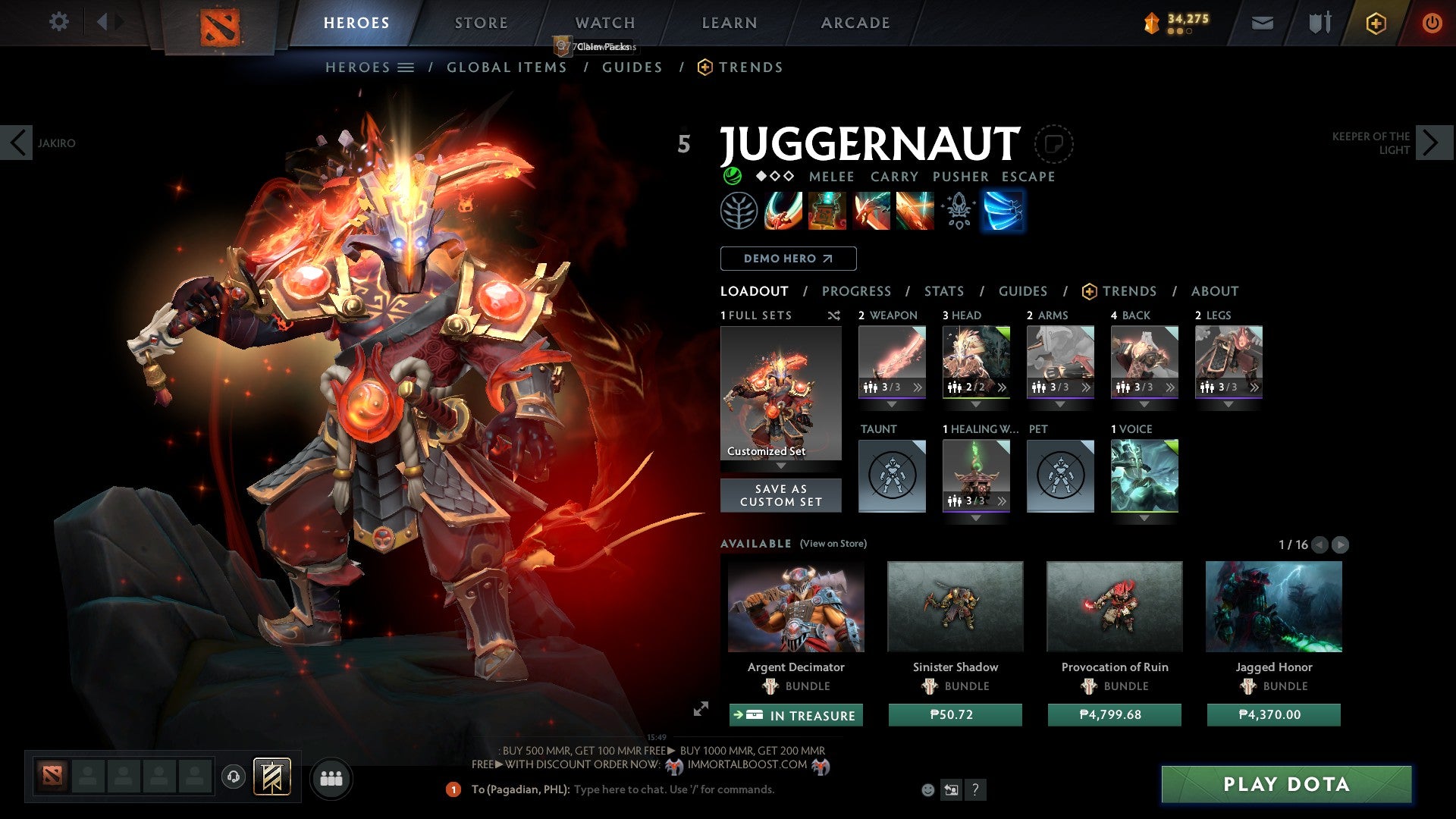Open the emoticon picker near the chat bar
The height and width of the screenshot is (819, 1456).
pos(928,789)
